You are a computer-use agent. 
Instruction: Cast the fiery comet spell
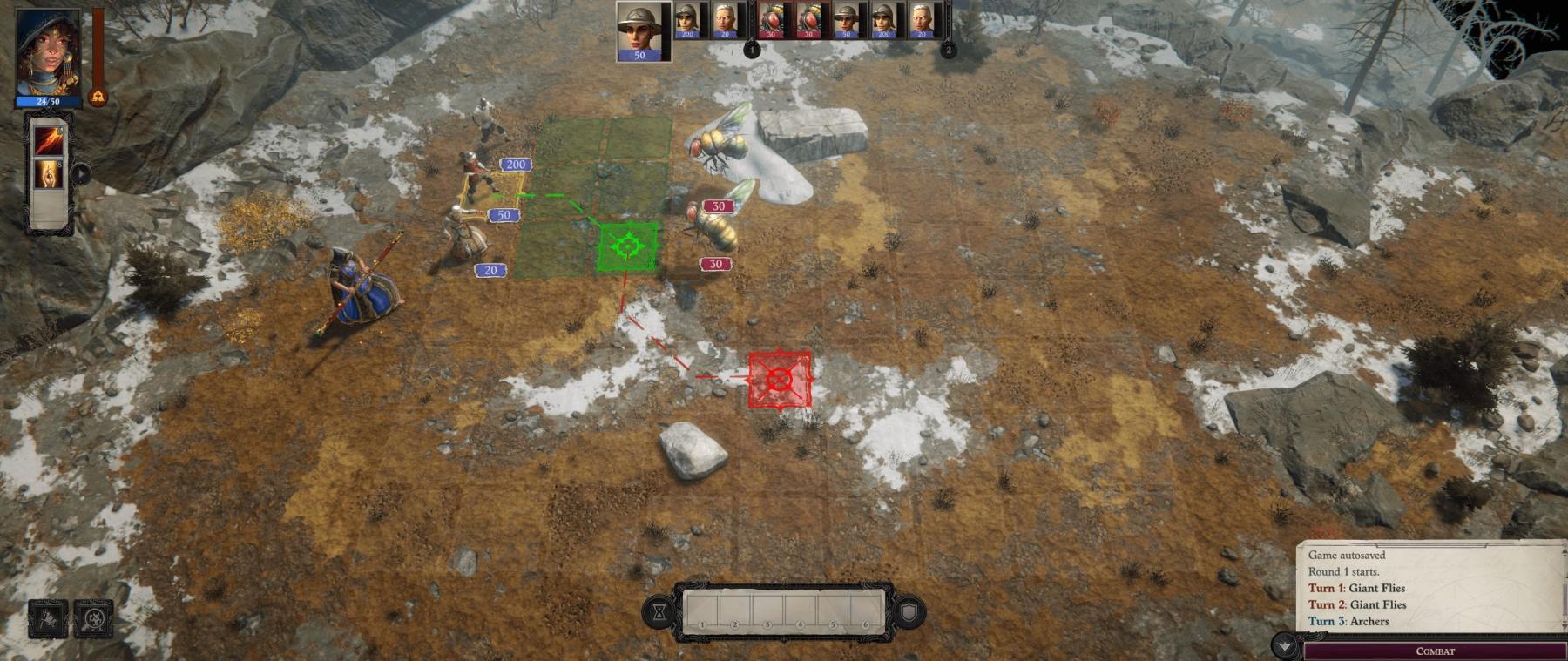(48, 138)
